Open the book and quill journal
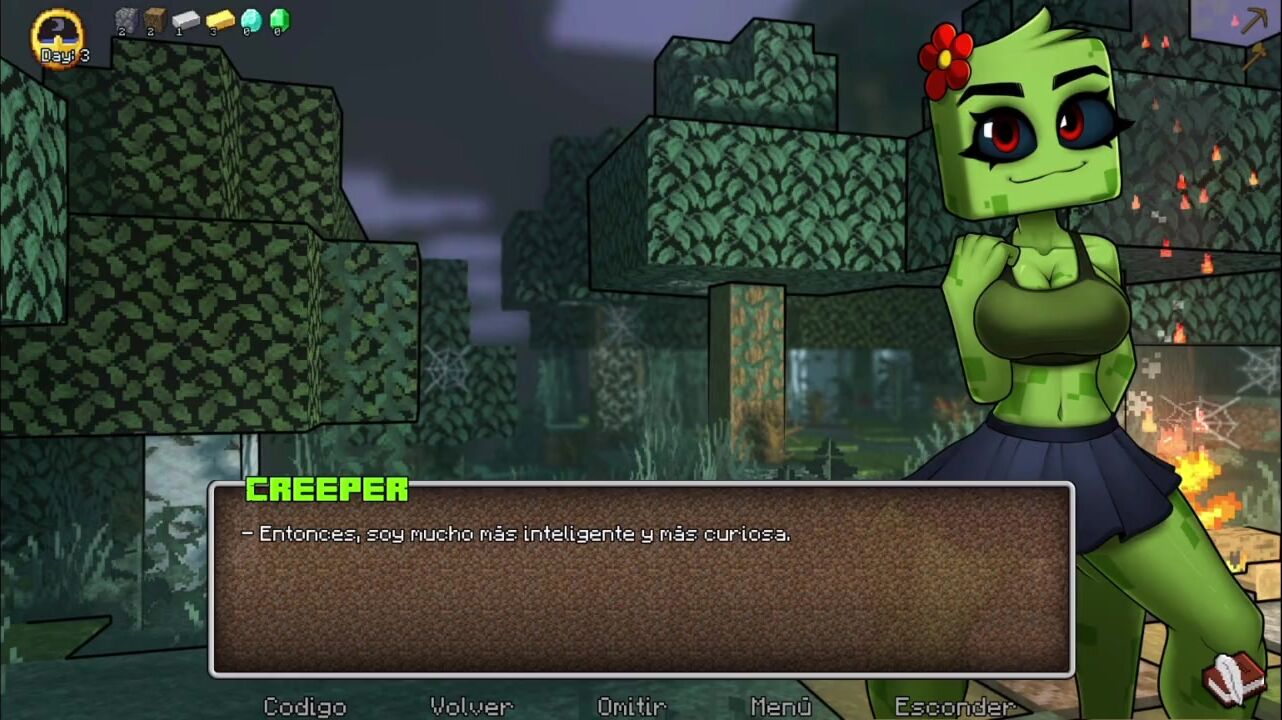1282x720 pixels. click(1234, 679)
